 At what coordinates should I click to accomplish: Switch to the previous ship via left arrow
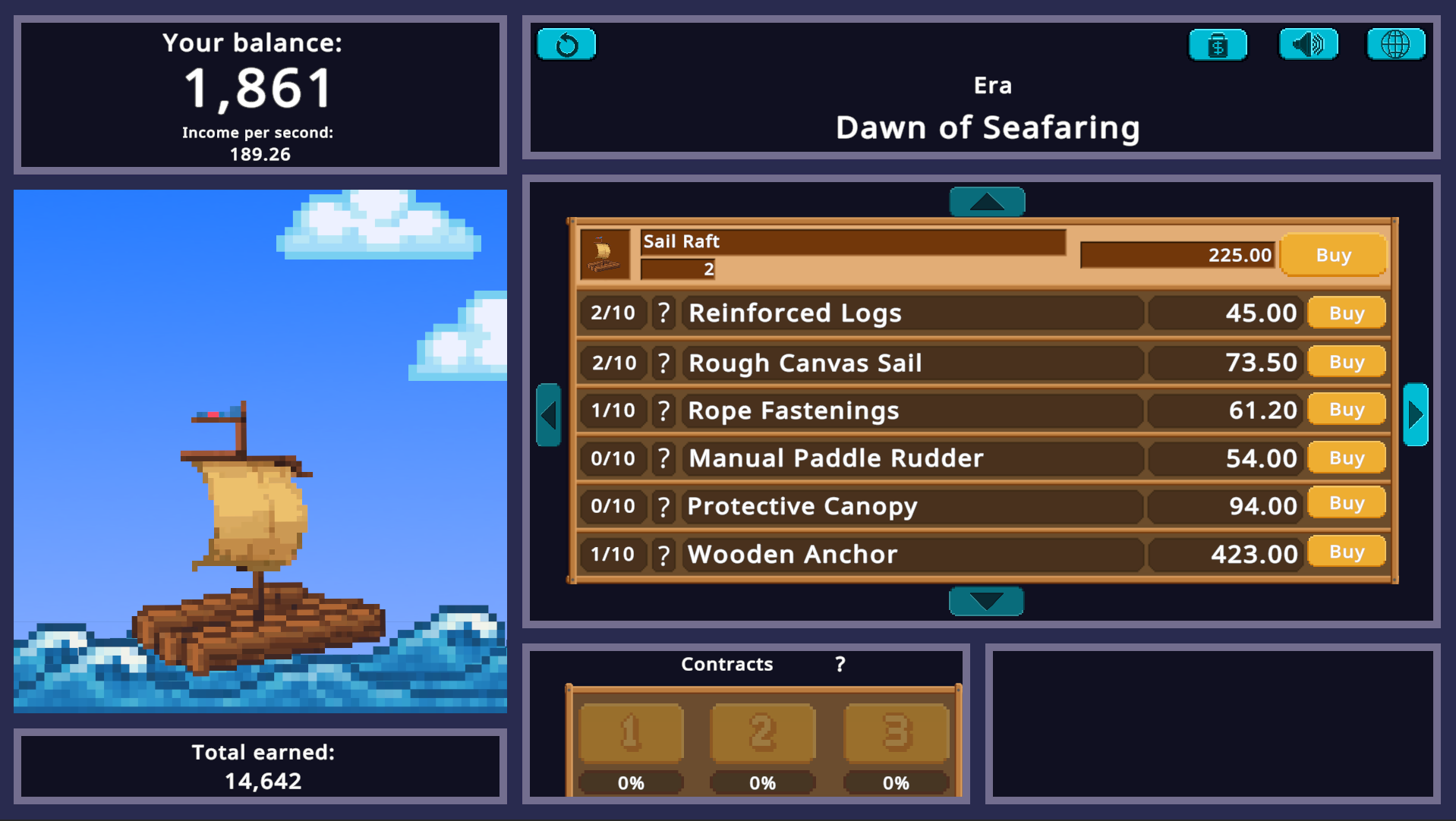549,415
